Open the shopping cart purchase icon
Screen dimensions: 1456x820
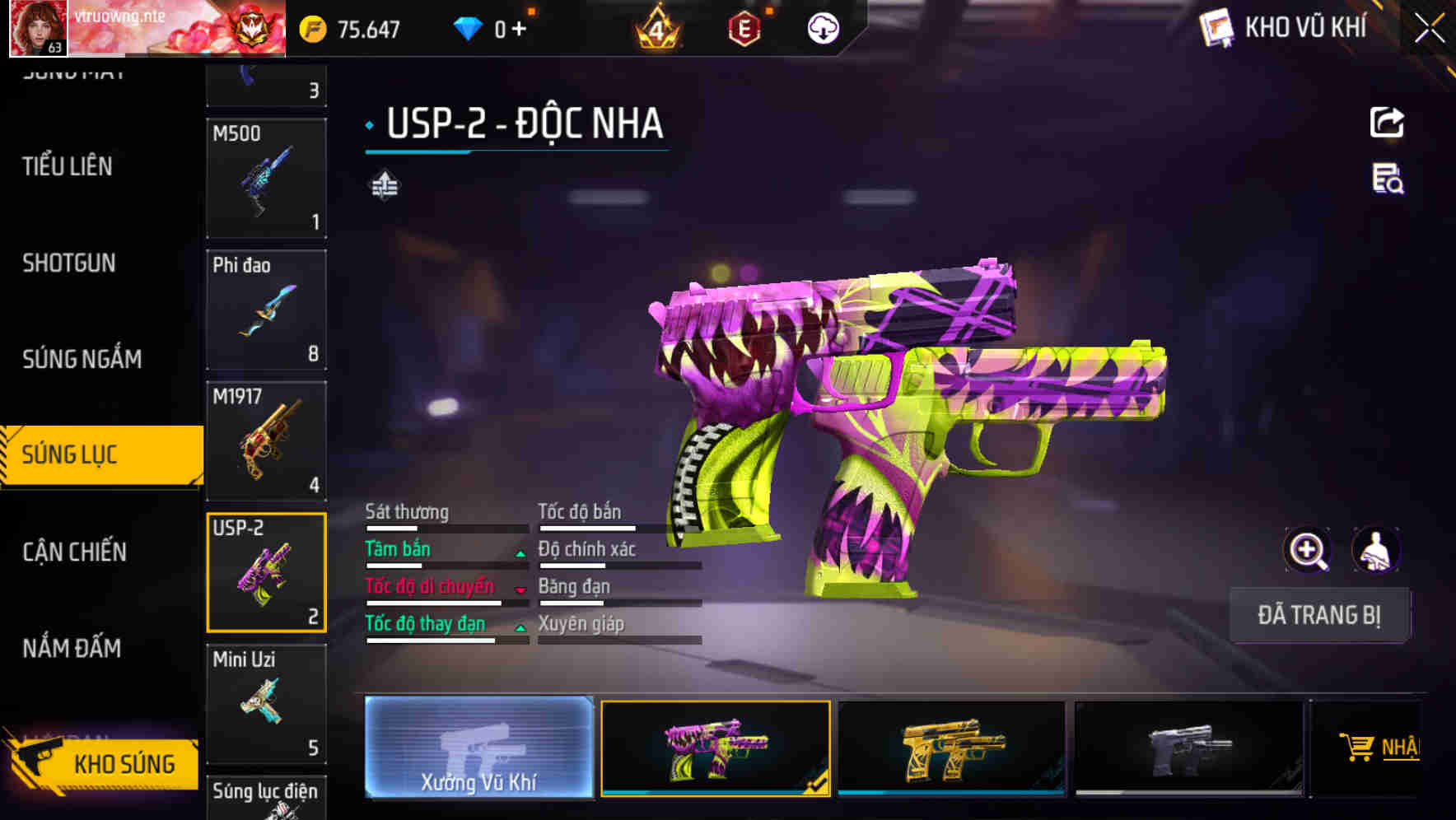[1360, 745]
